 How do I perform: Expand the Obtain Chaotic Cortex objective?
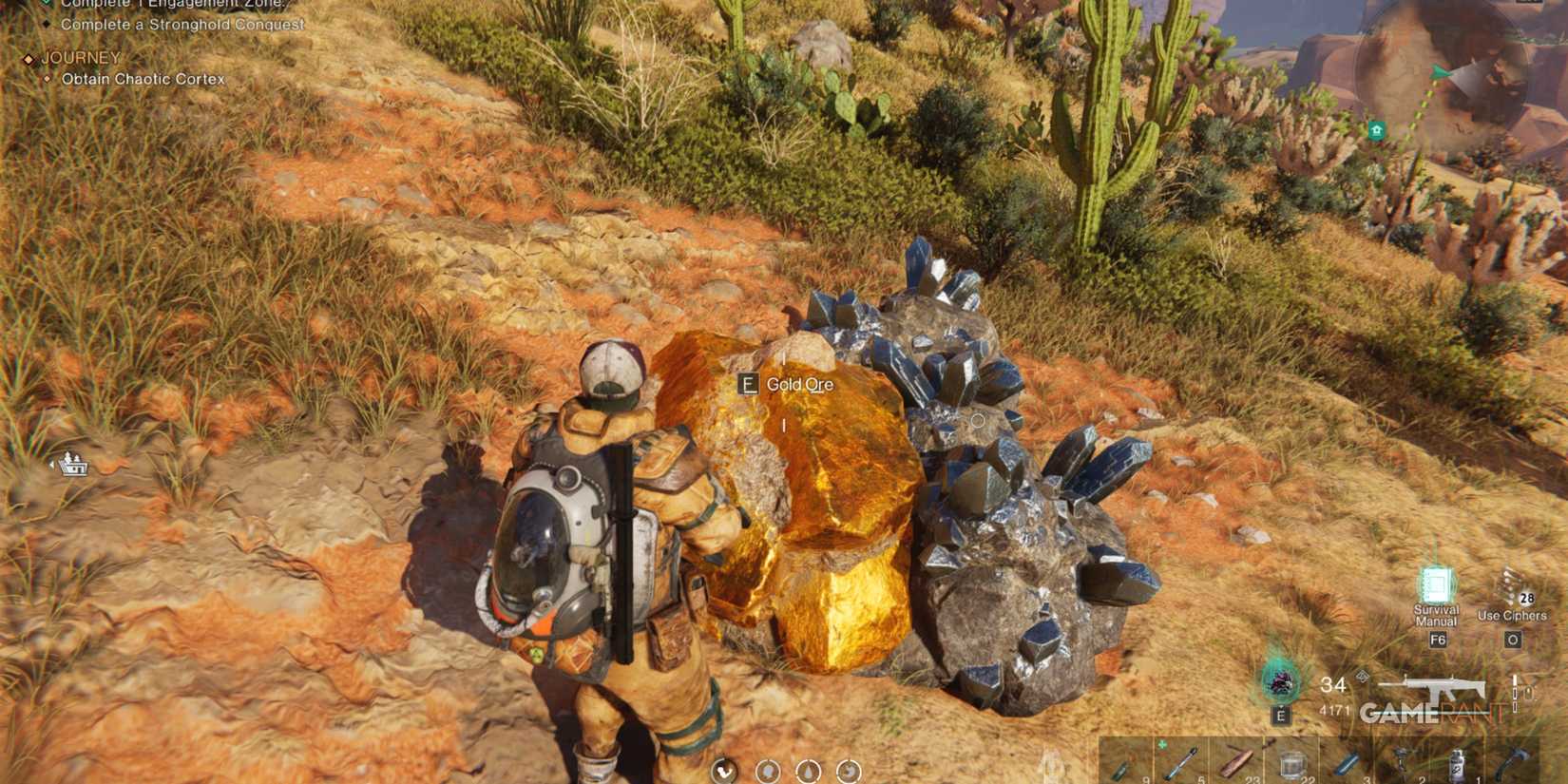(x=143, y=80)
